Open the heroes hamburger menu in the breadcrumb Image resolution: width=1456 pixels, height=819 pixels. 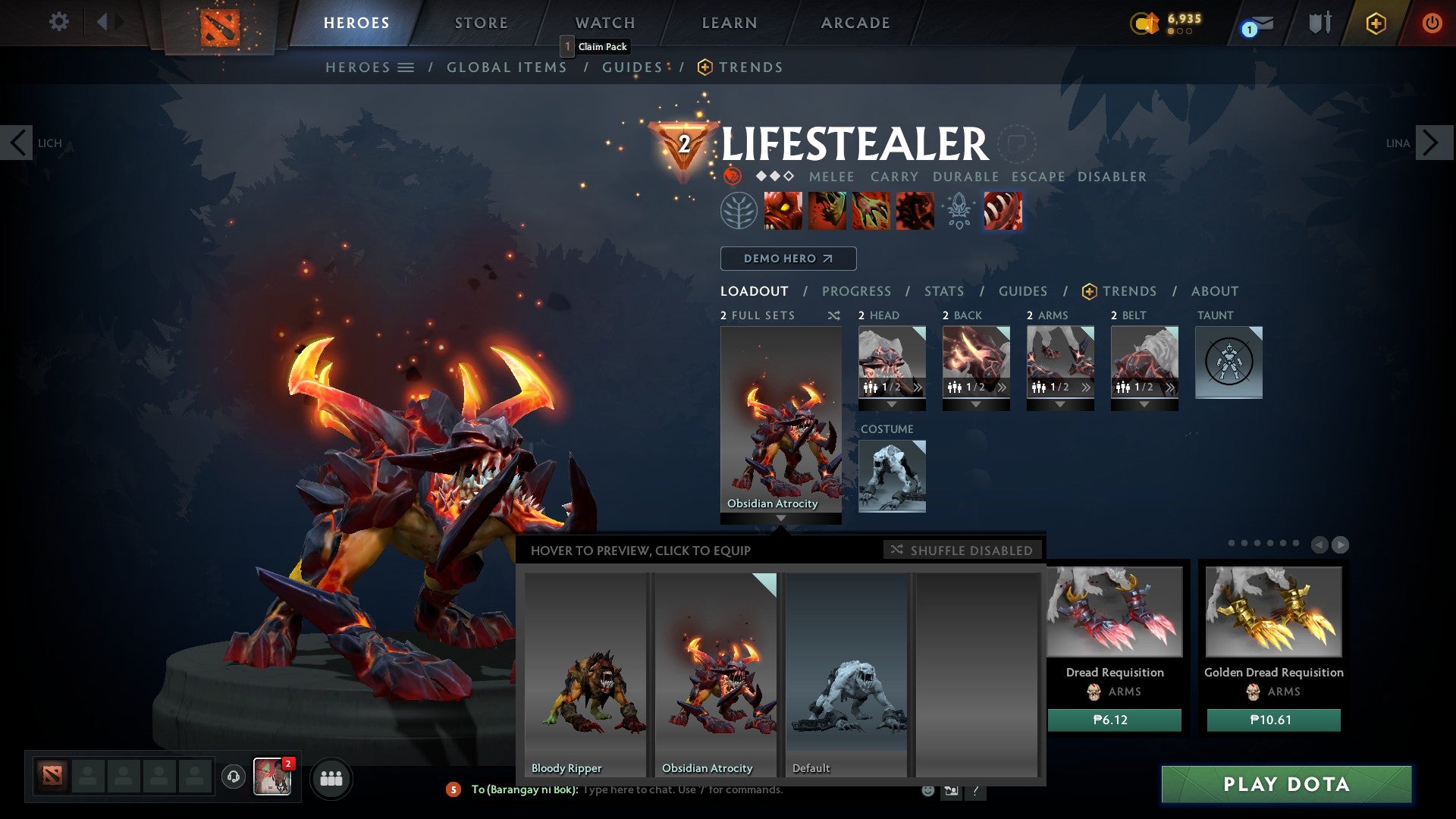[406, 67]
